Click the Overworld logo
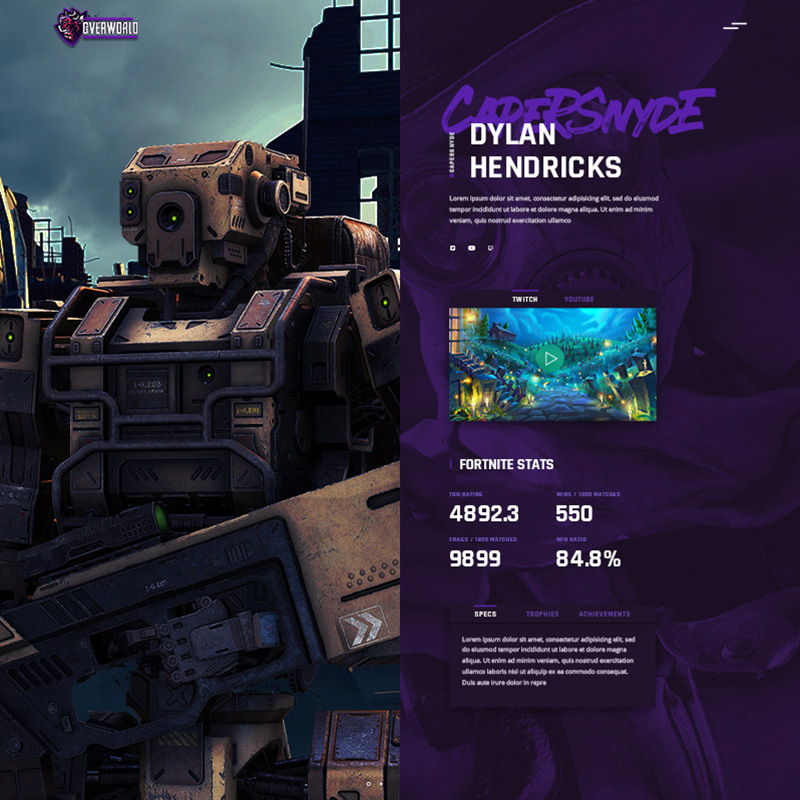This screenshot has width=800, height=800. 97,24
